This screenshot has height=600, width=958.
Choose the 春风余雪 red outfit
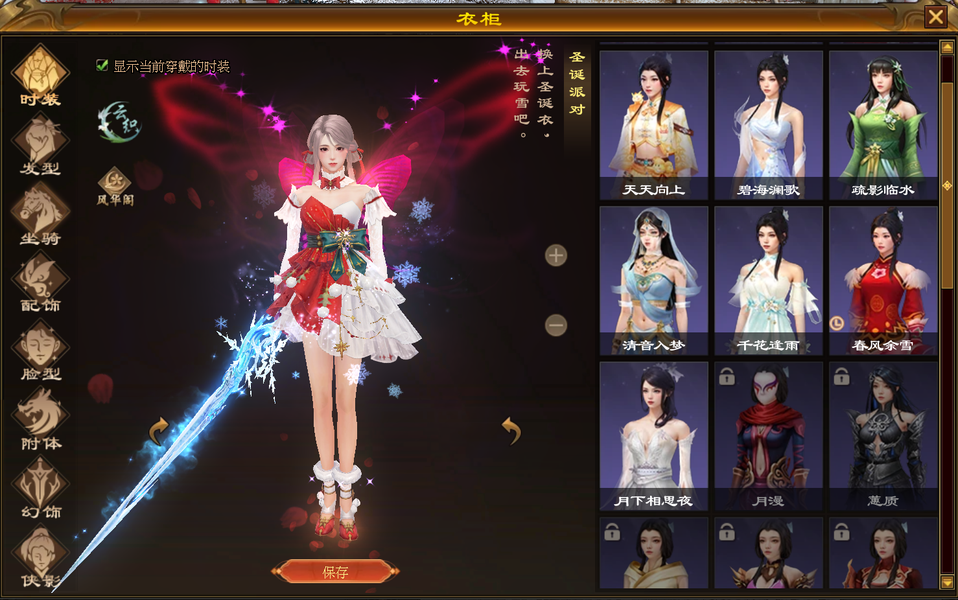tap(883, 280)
